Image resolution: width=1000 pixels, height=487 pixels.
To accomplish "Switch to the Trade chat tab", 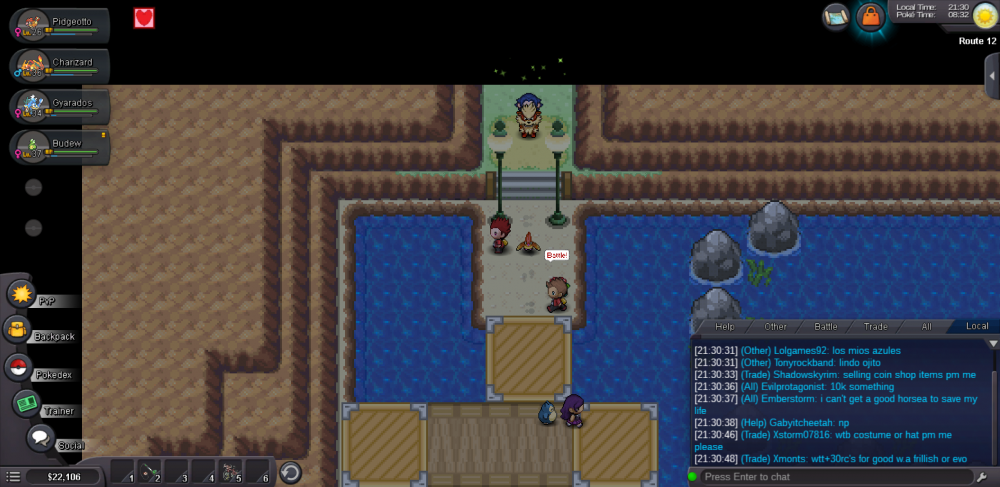I will tap(876, 327).
